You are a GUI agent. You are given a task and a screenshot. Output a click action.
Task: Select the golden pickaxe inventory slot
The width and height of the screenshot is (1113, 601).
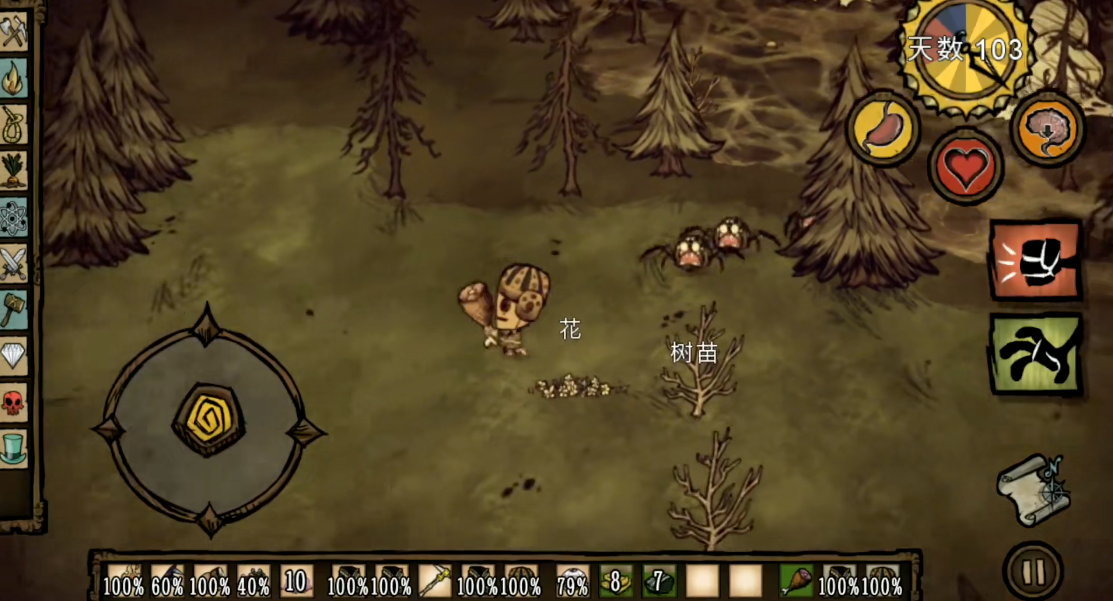pyautogui.click(x=436, y=580)
